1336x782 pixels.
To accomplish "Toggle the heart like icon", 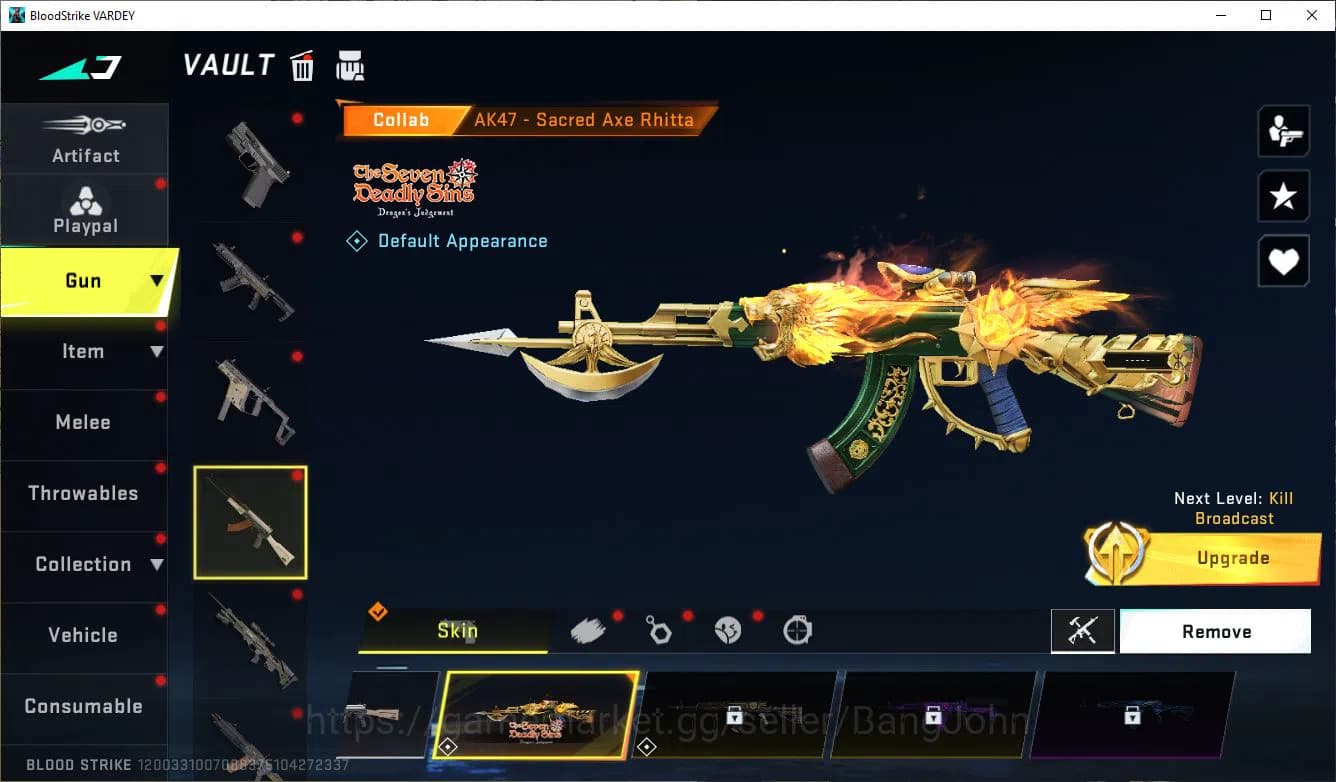I will tap(1283, 261).
